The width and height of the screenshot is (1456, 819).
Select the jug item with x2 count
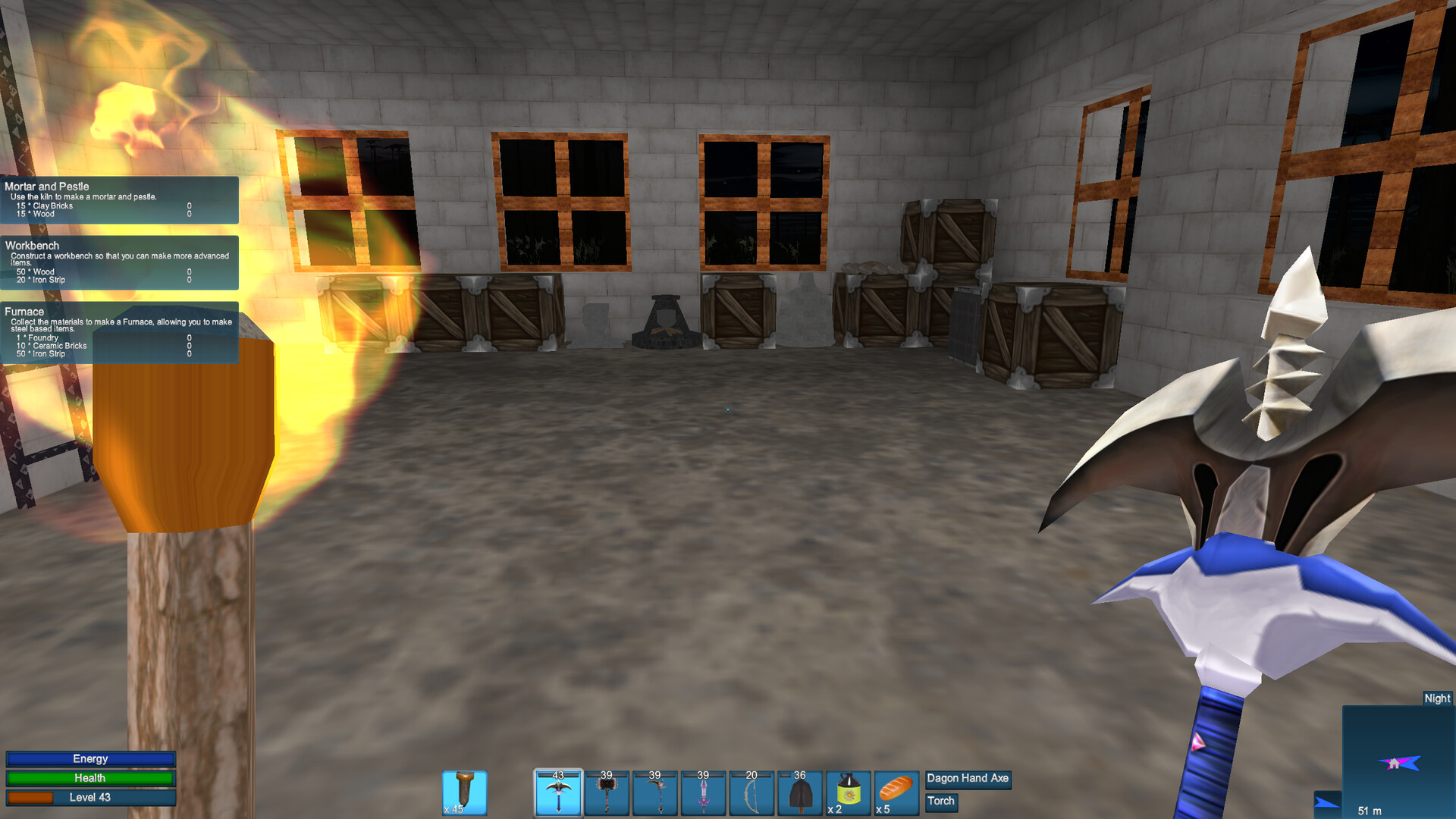click(849, 791)
